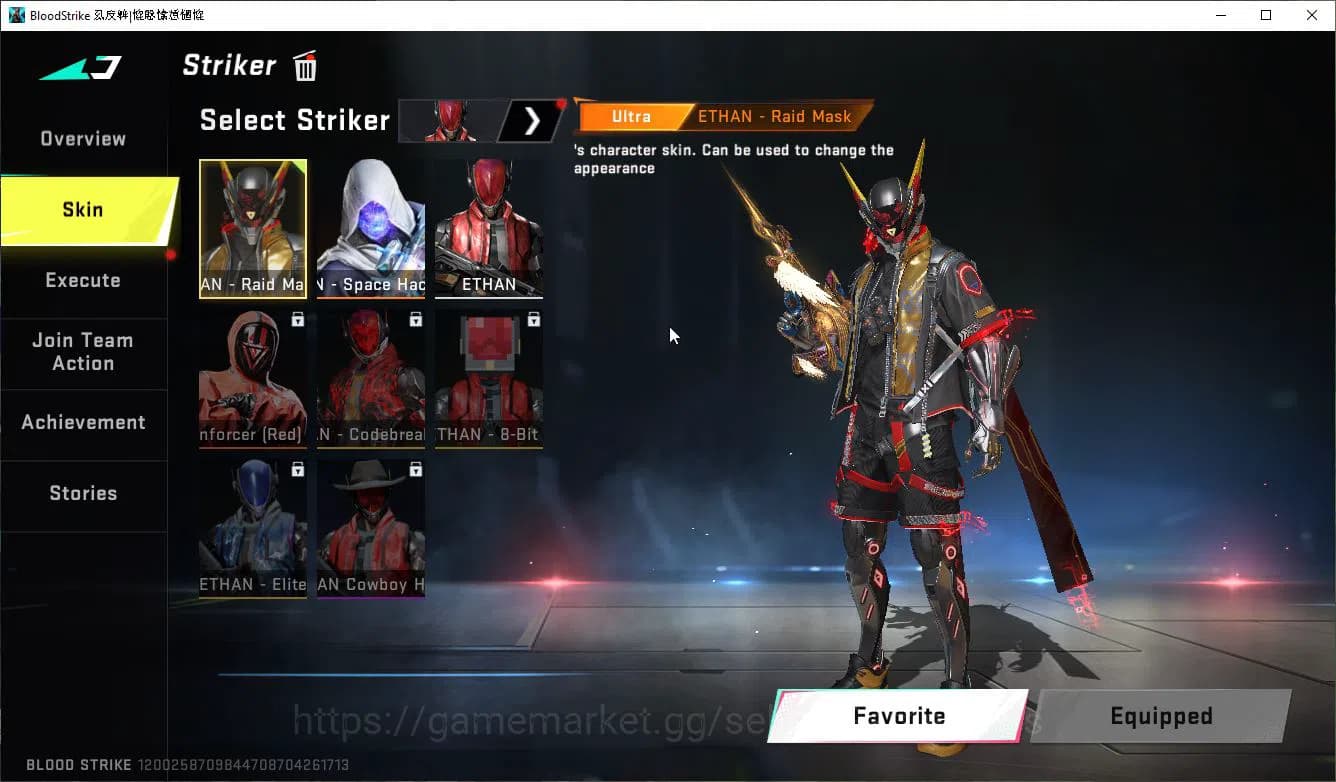This screenshot has height=782, width=1336.
Task: Open the Join Team Action section
Action: coord(84,352)
